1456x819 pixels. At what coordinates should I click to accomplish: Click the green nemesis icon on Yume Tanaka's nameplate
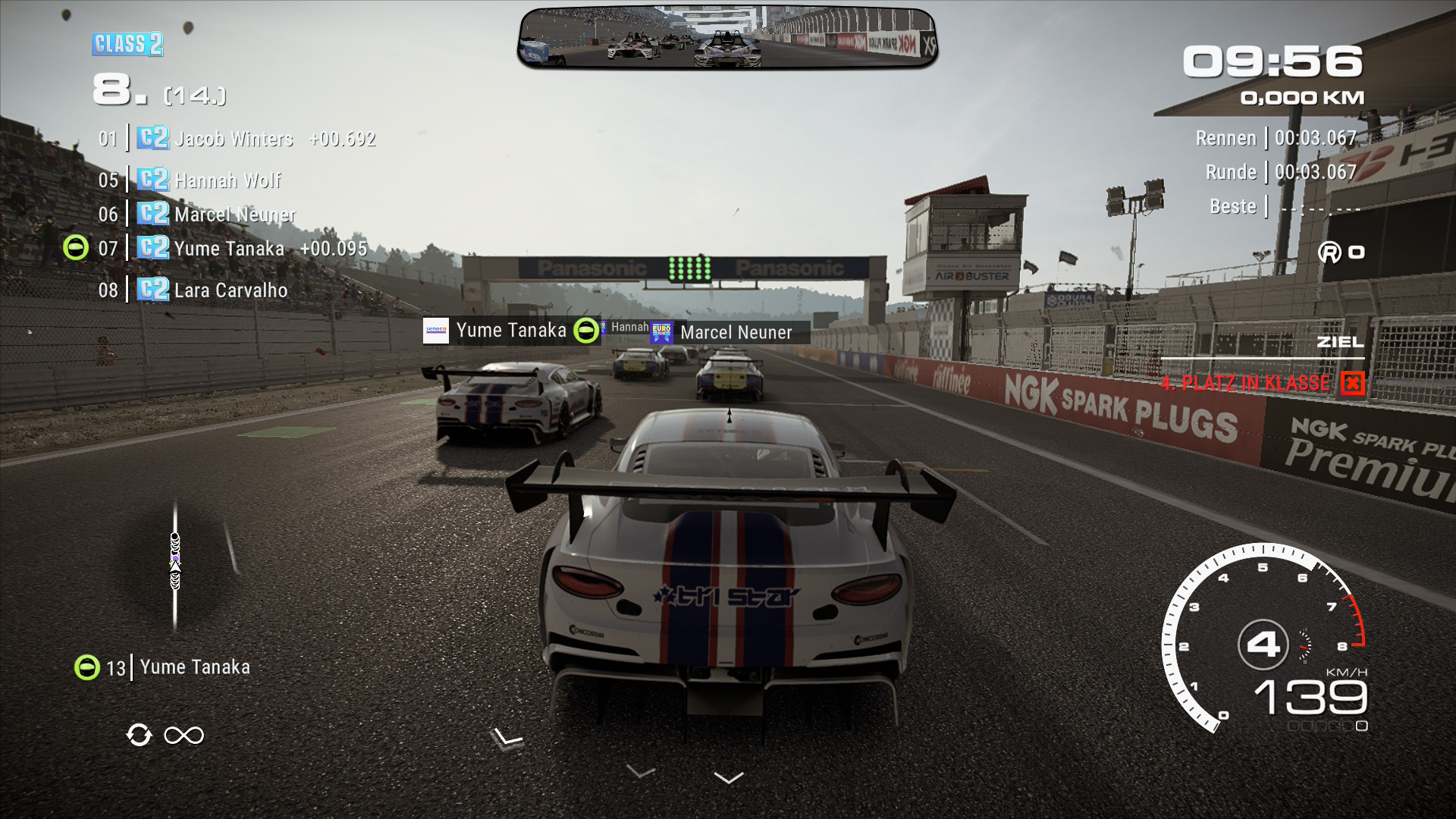(x=585, y=331)
